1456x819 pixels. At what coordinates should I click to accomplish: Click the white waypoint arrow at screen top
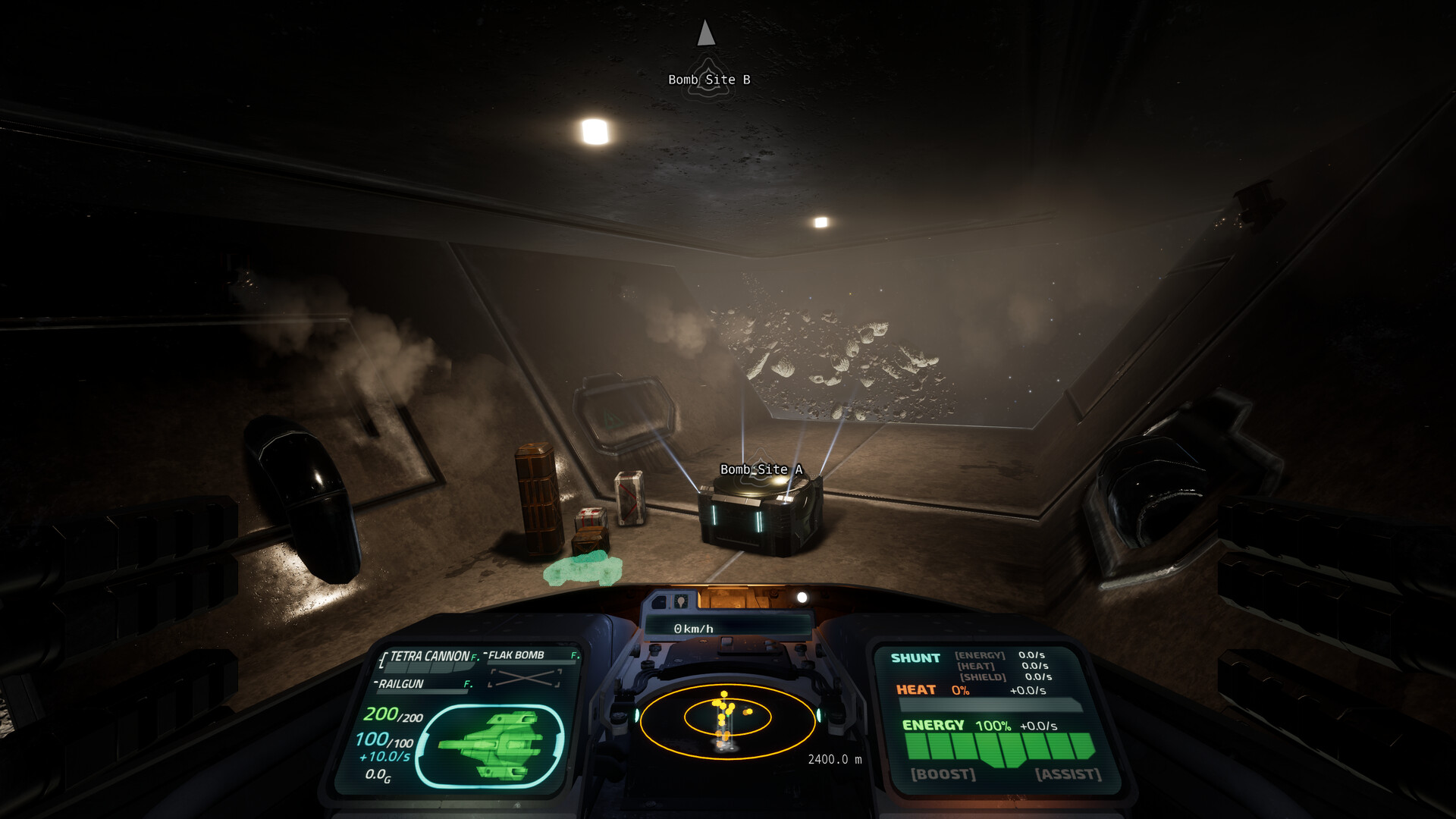point(705,32)
